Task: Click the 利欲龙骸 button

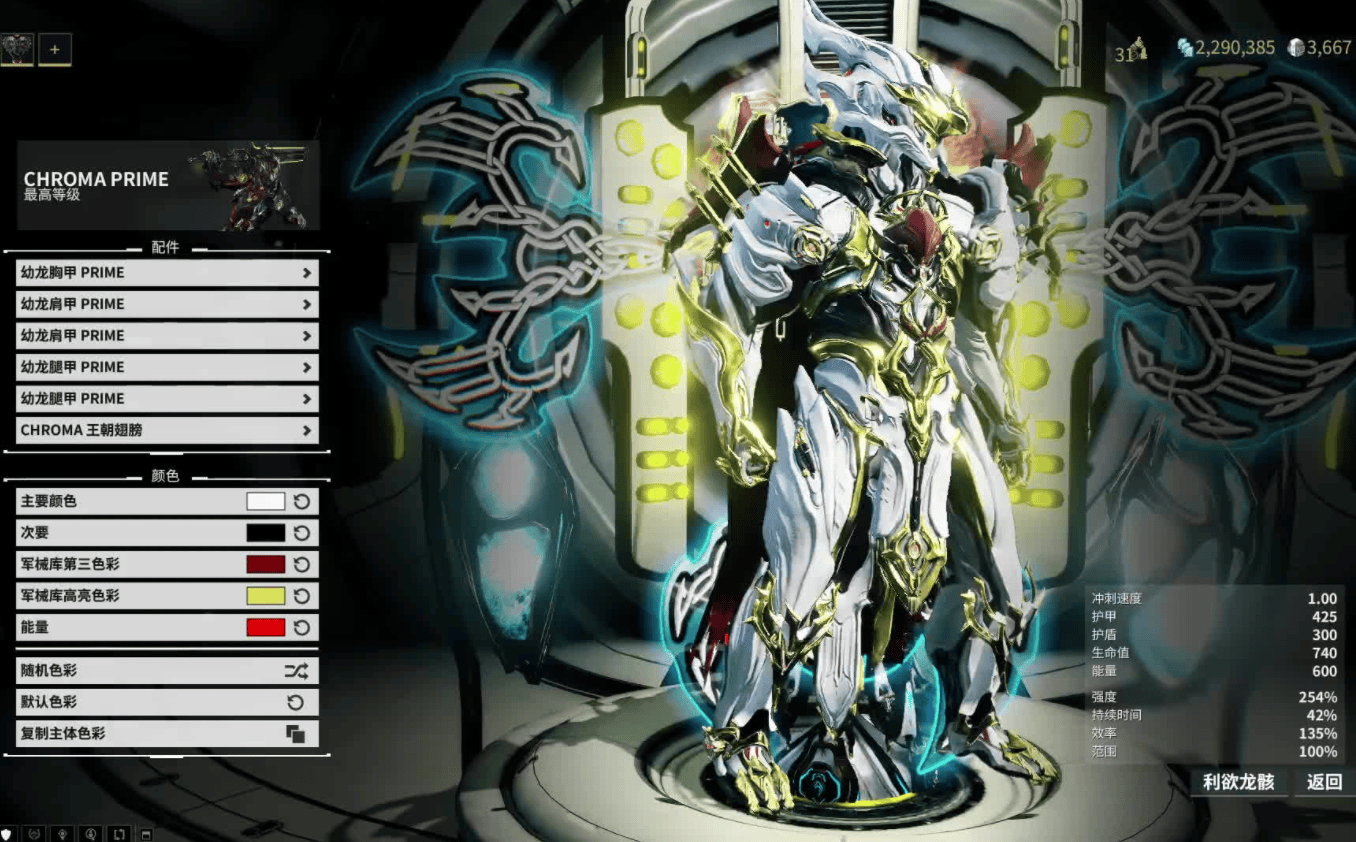Action: pyautogui.click(x=1238, y=782)
